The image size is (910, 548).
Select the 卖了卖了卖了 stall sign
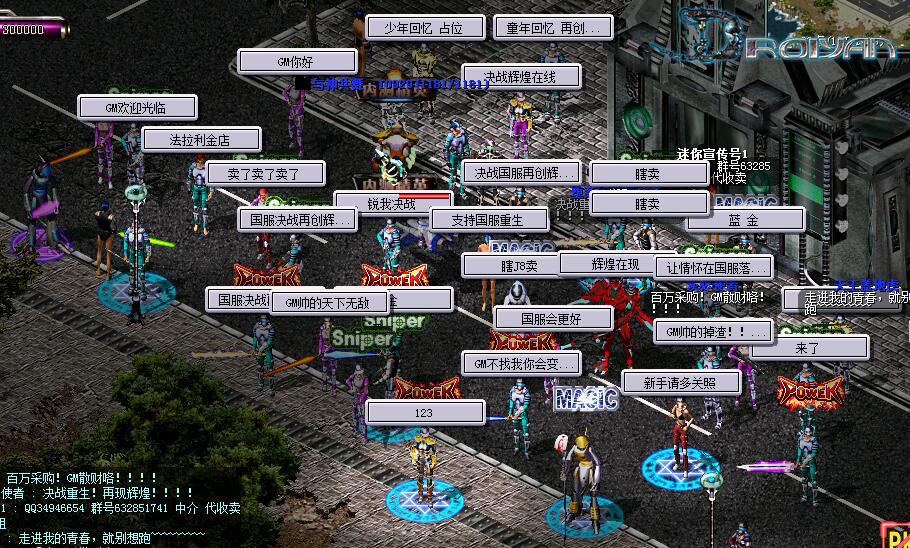pos(265,173)
